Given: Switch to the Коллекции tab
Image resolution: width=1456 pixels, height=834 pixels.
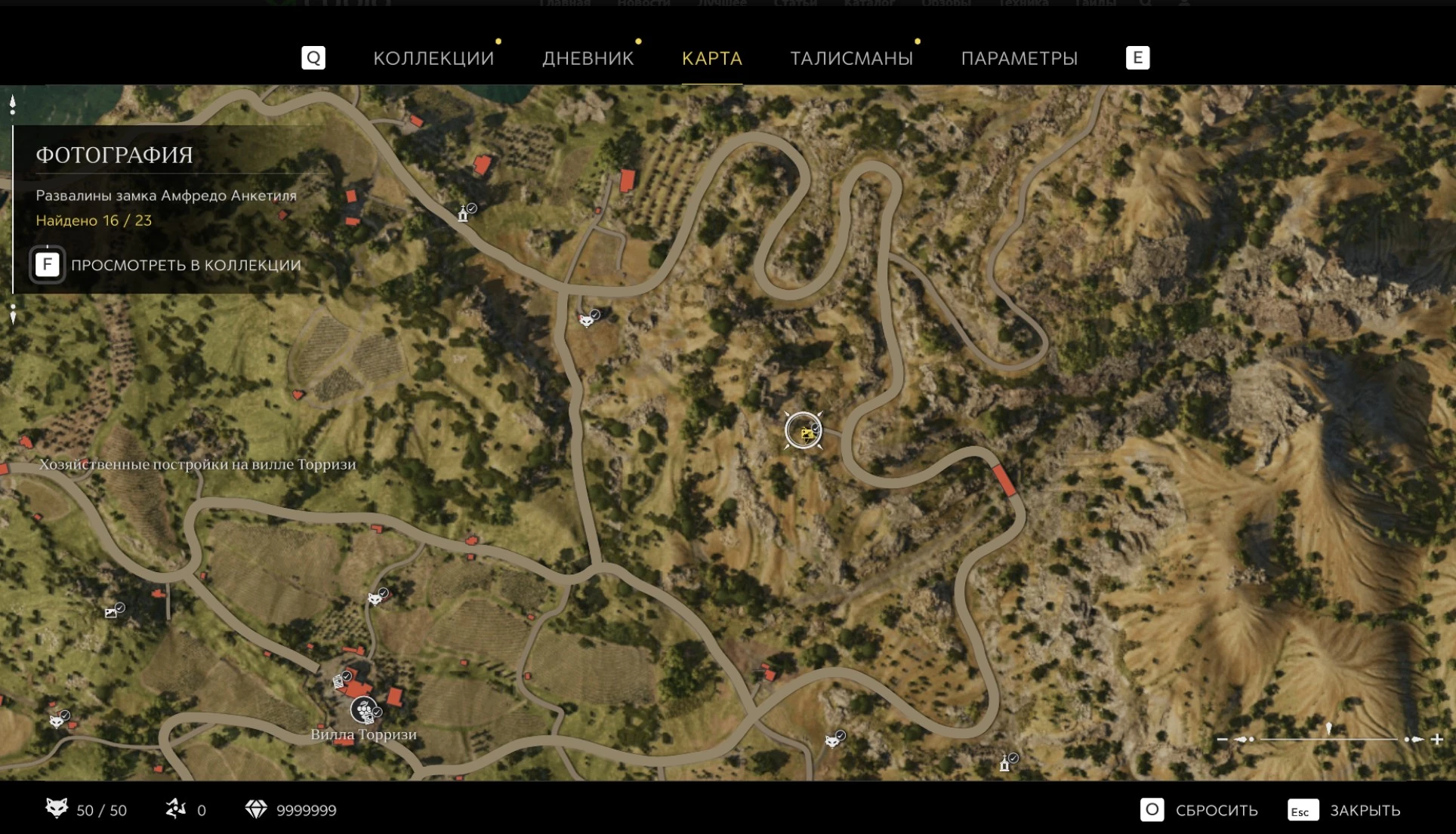Looking at the screenshot, I should (433, 58).
